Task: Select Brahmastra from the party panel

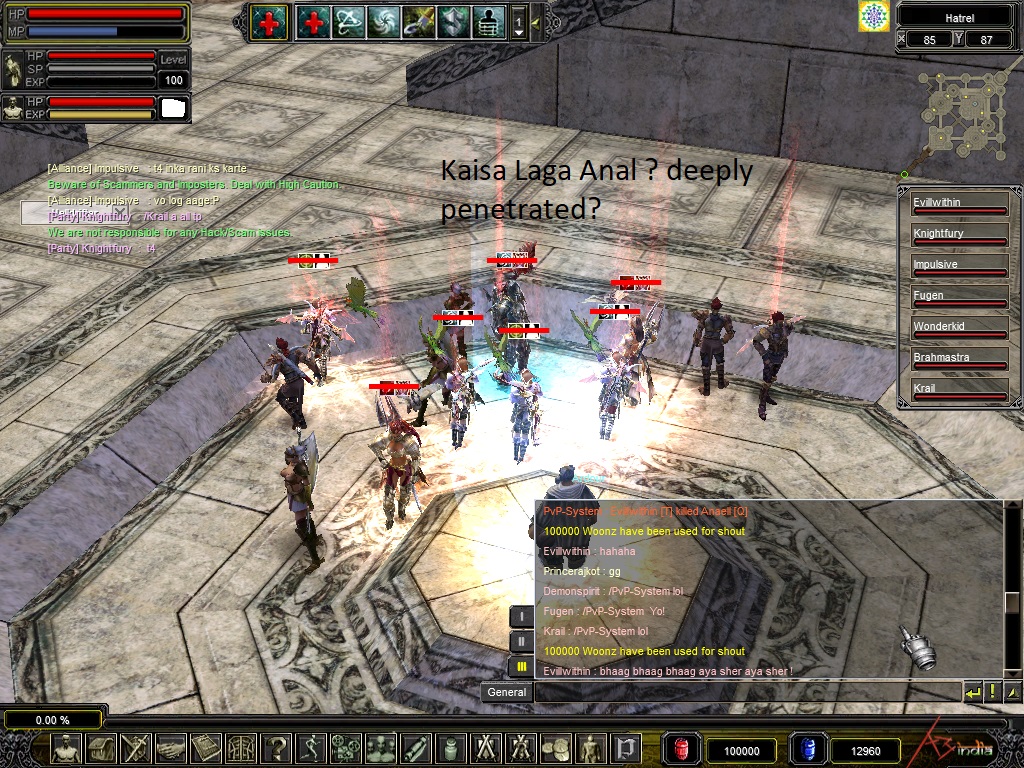Action: pos(958,360)
